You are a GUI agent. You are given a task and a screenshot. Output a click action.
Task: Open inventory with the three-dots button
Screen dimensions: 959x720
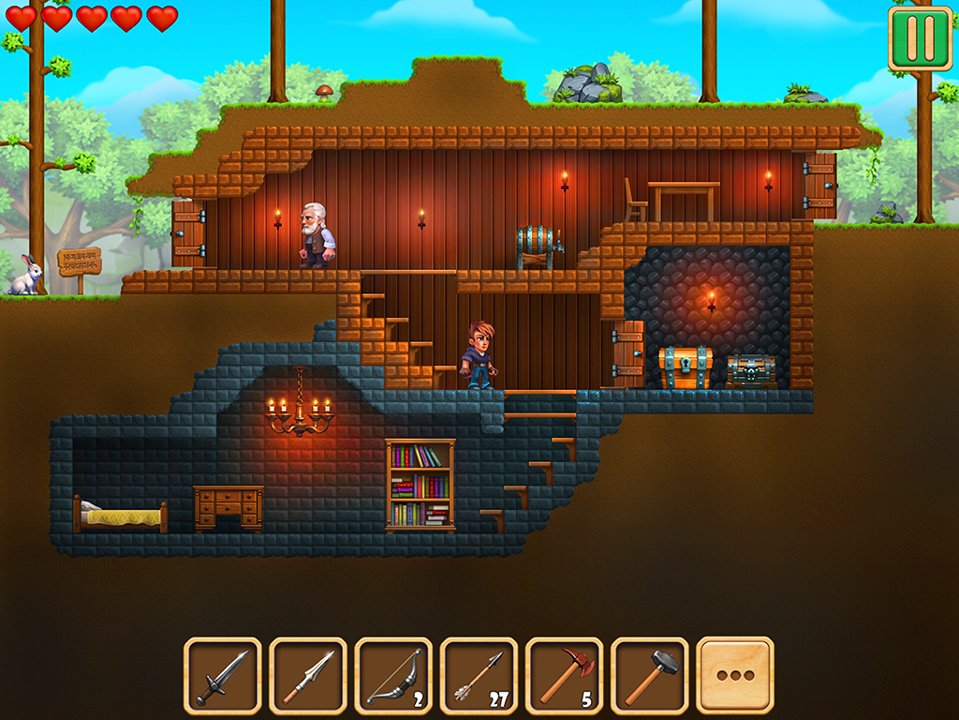735,675
